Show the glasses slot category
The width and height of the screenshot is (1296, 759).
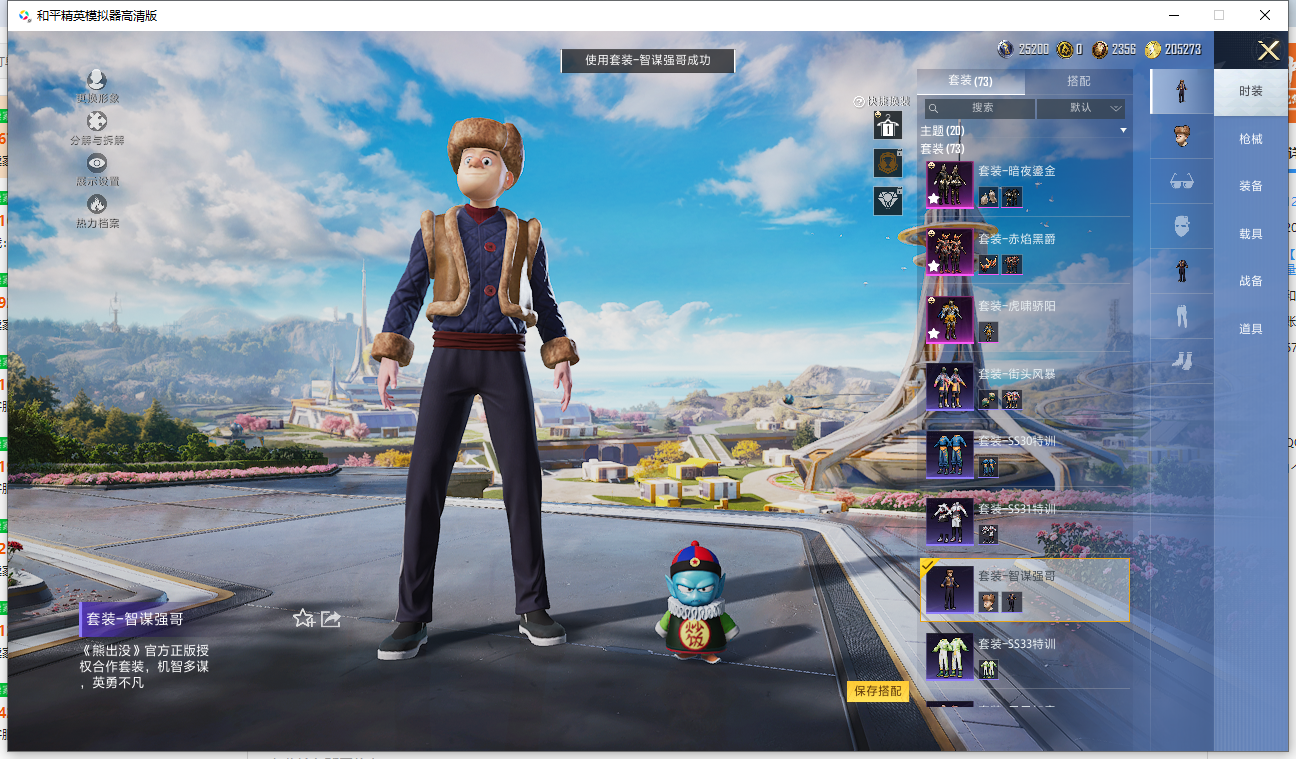[1181, 181]
